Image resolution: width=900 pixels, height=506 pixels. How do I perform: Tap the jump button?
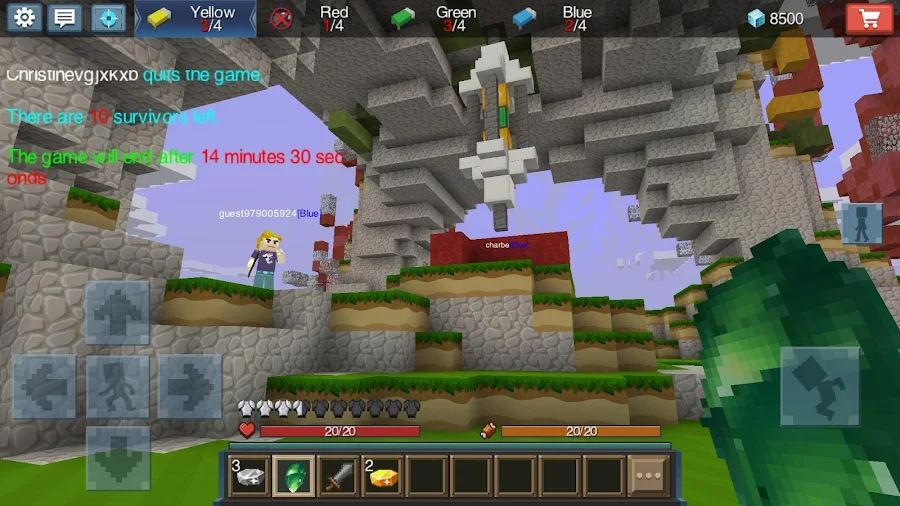pos(819,386)
